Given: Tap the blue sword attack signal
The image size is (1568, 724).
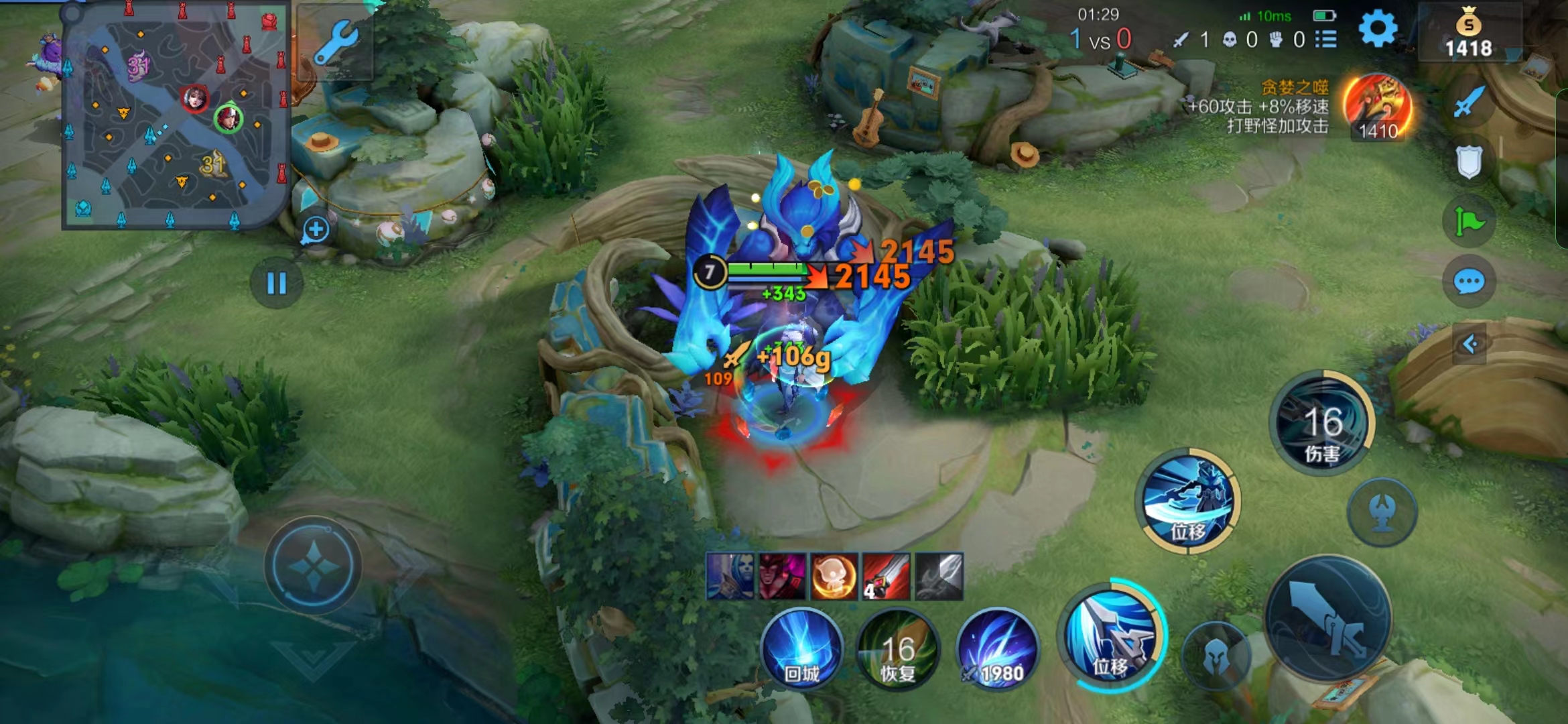Looking at the screenshot, I should click(1469, 103).
